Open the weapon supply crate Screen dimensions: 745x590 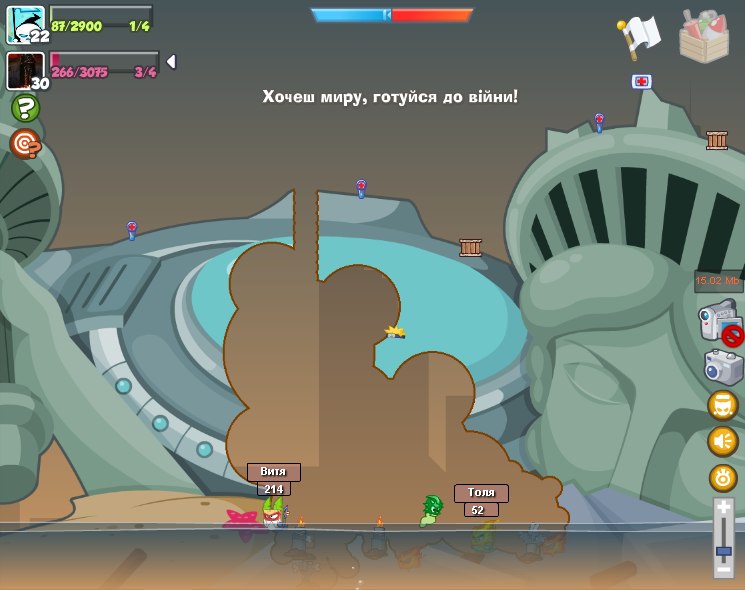pos(703,36)
